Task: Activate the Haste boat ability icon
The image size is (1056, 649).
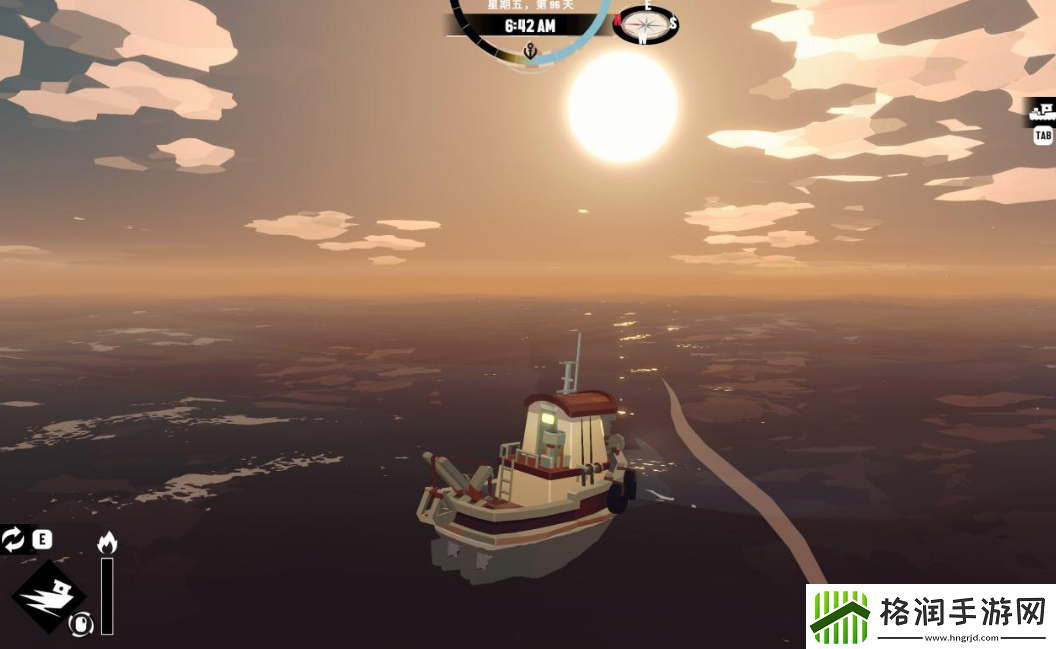Action: coord(48,595)
